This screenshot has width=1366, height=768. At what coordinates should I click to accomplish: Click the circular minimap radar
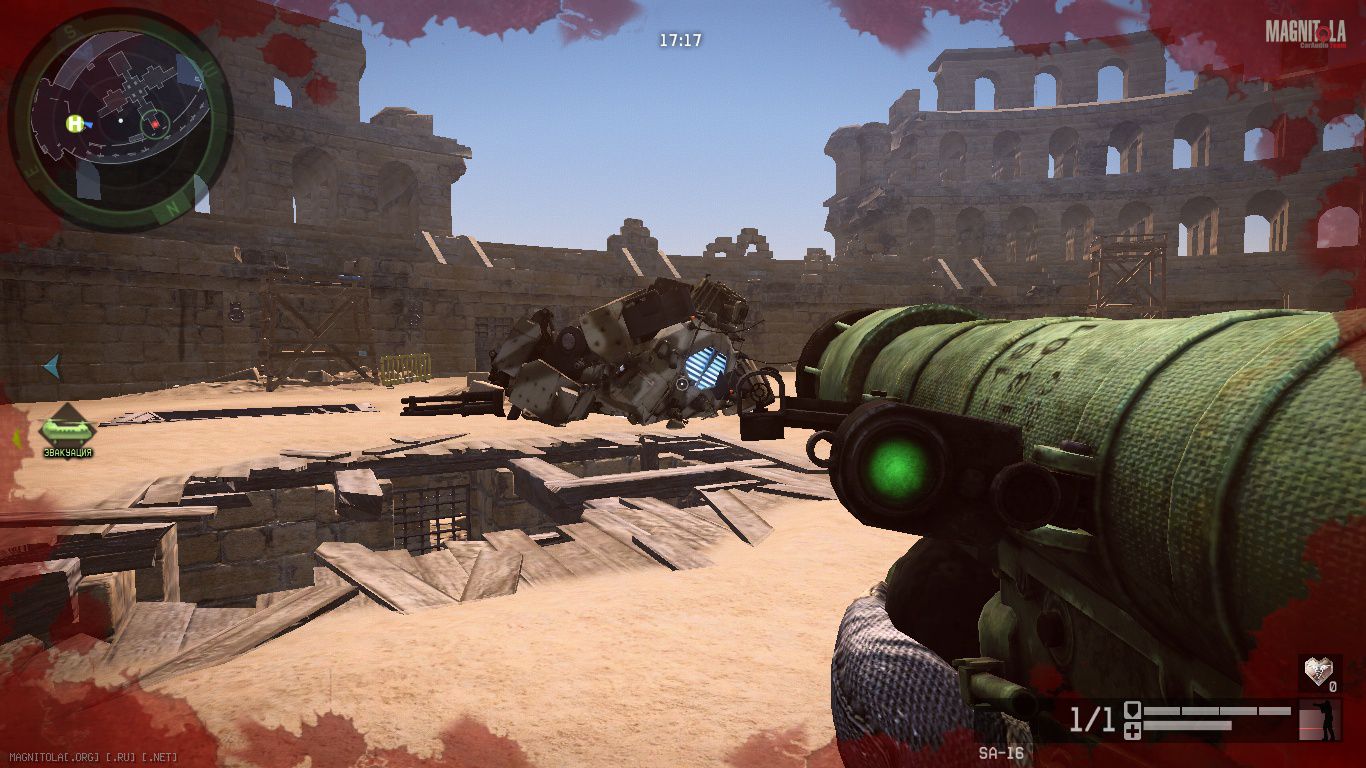click(x=121, y=121)
